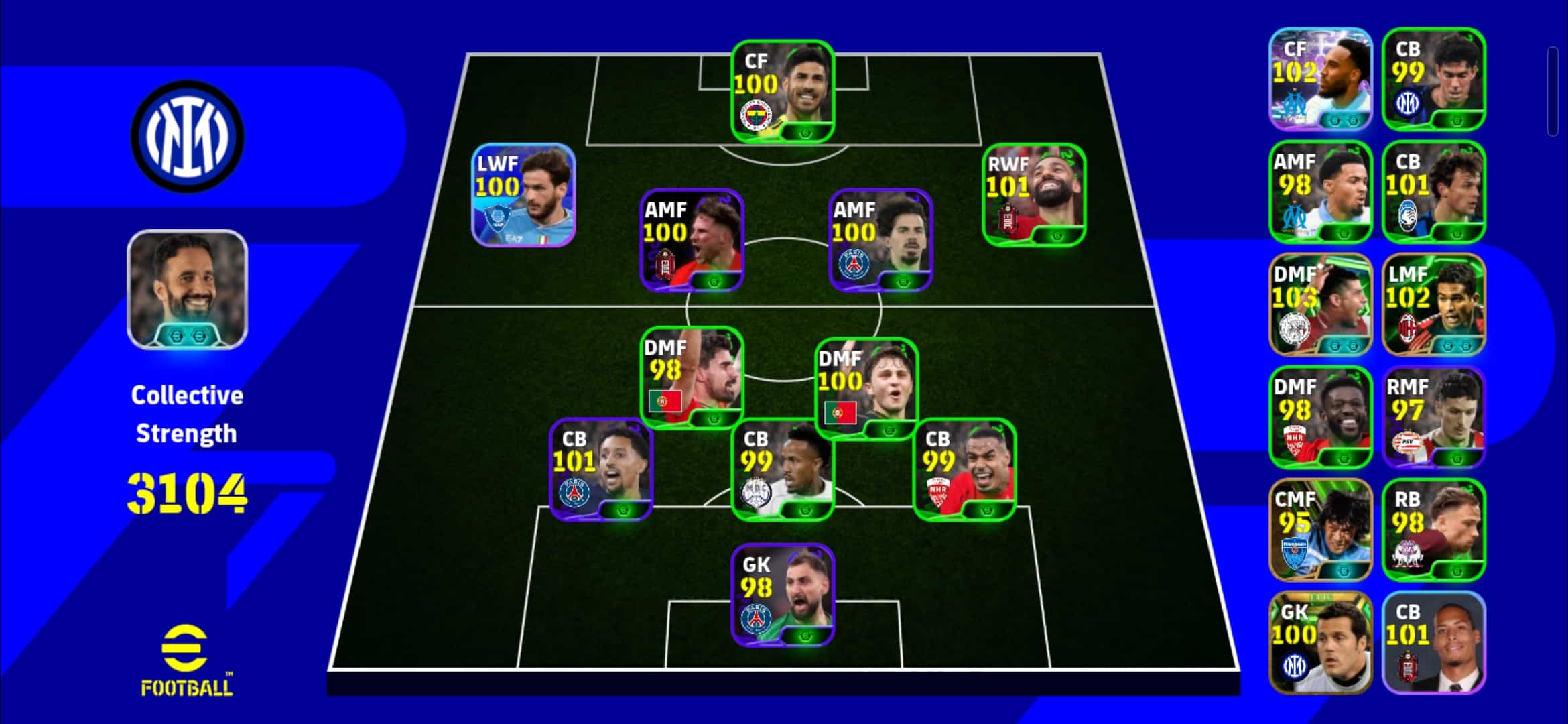Image resolution: width=1568 pixels, height=724 pixels.
Task: Select the substitute CMF 95 card
Action: [x=1320, y=530]
